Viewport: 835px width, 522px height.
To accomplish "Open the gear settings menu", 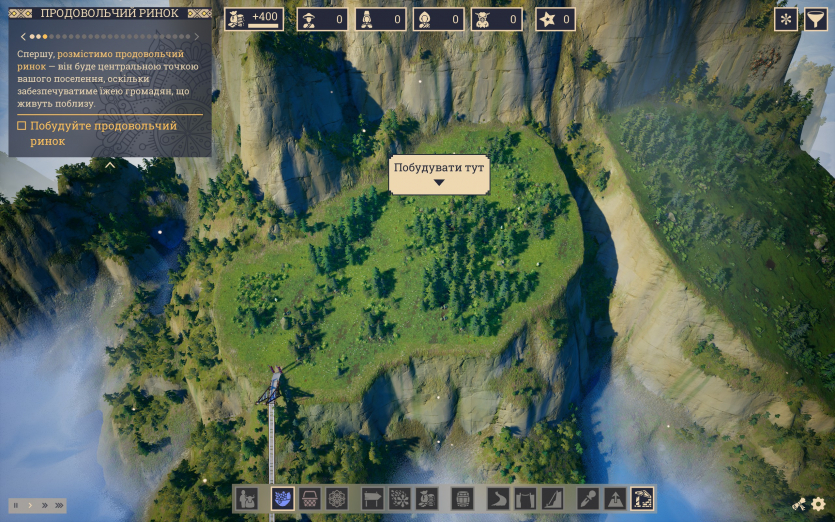I will [x=818, y=505].
